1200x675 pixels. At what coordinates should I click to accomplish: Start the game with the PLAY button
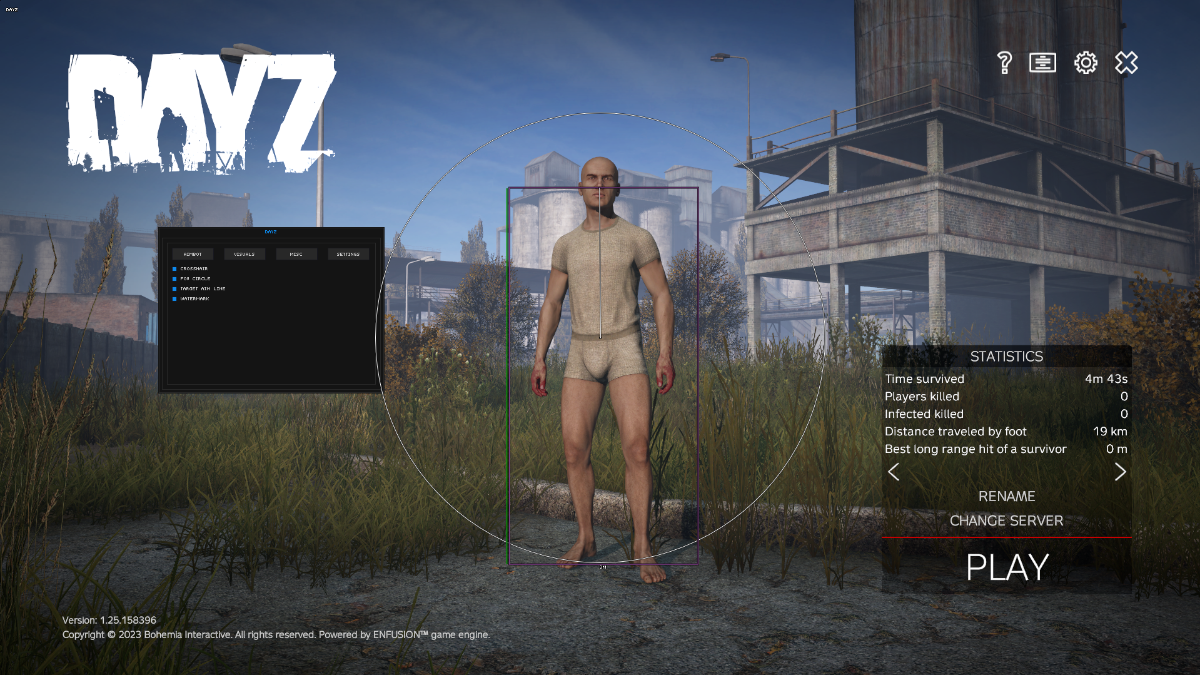1006,567
